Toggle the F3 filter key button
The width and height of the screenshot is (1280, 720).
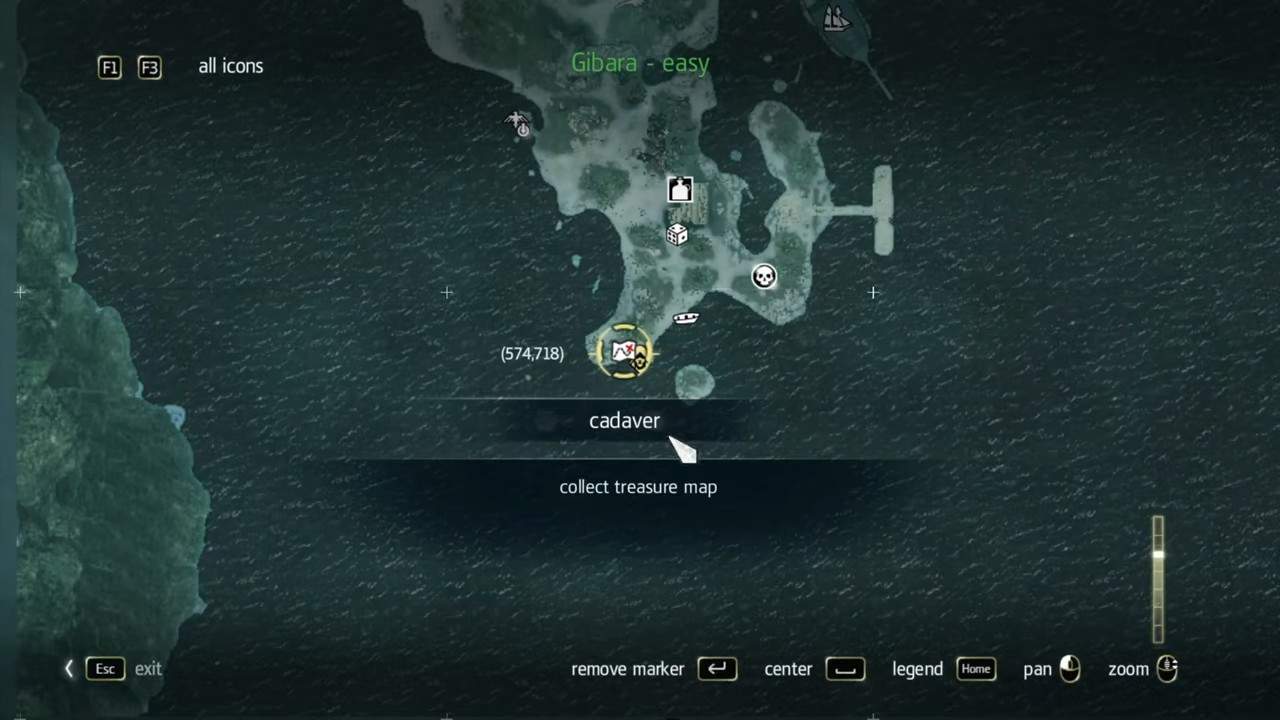click(149, 67)
